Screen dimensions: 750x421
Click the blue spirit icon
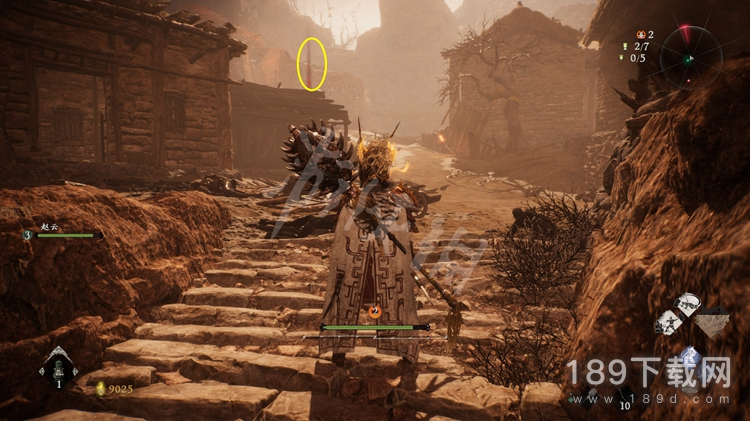[x=689, y=356]
